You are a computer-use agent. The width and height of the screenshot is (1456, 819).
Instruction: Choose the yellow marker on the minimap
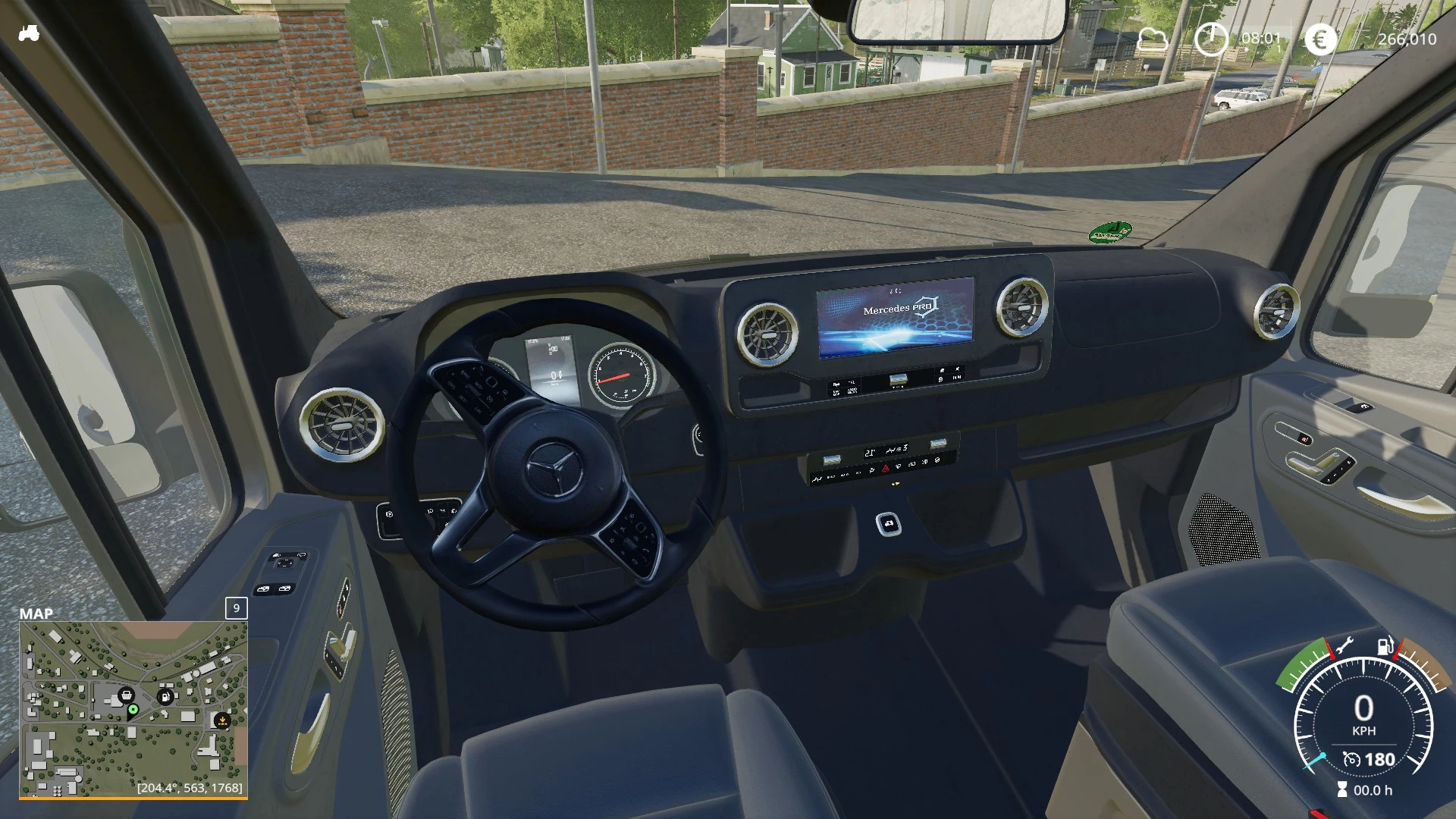[x=222, y=720]
